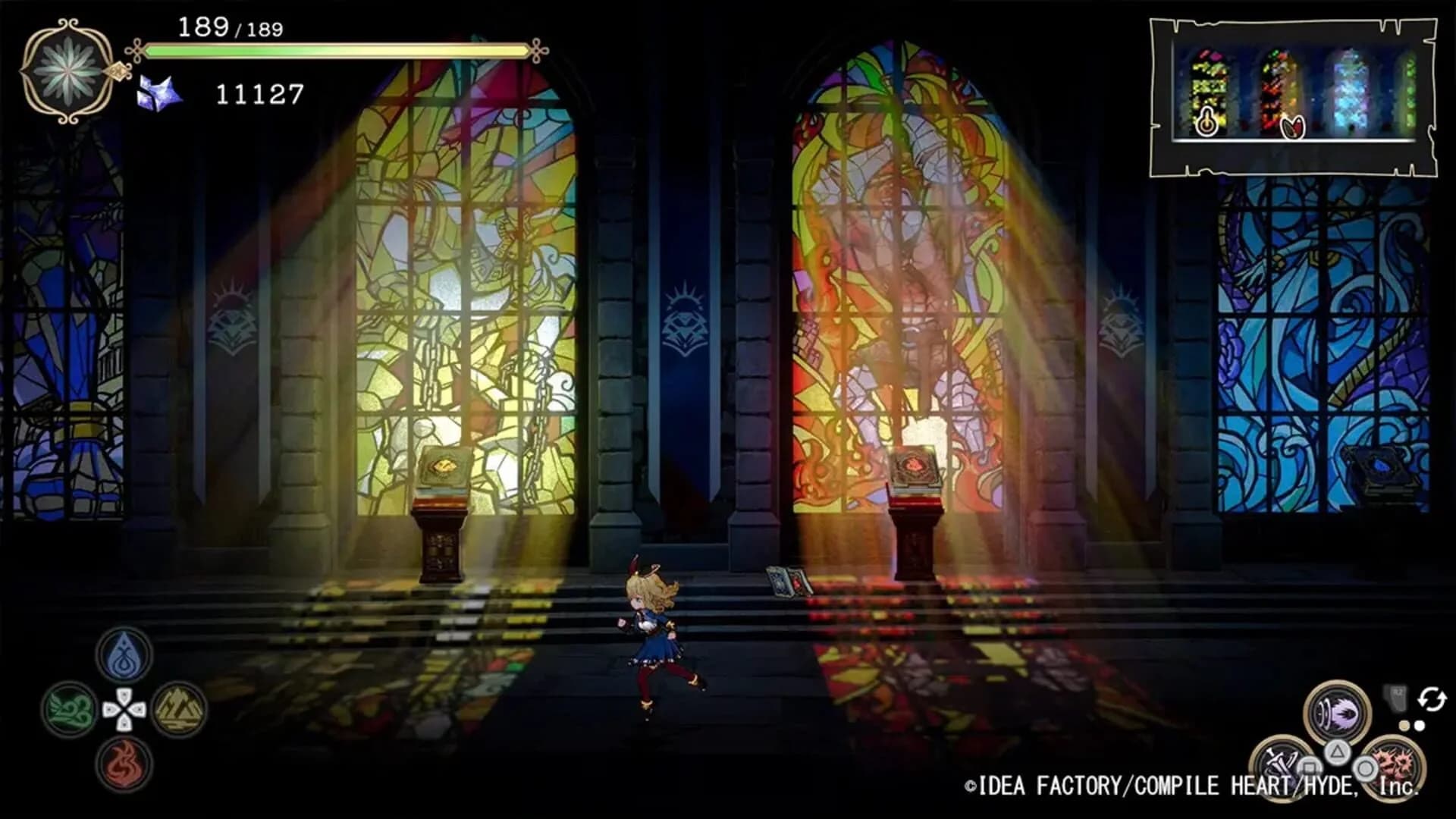The image size is (1456, 819).
Task: Click the key marker on the minimap
Action: tap(1207, 123)
